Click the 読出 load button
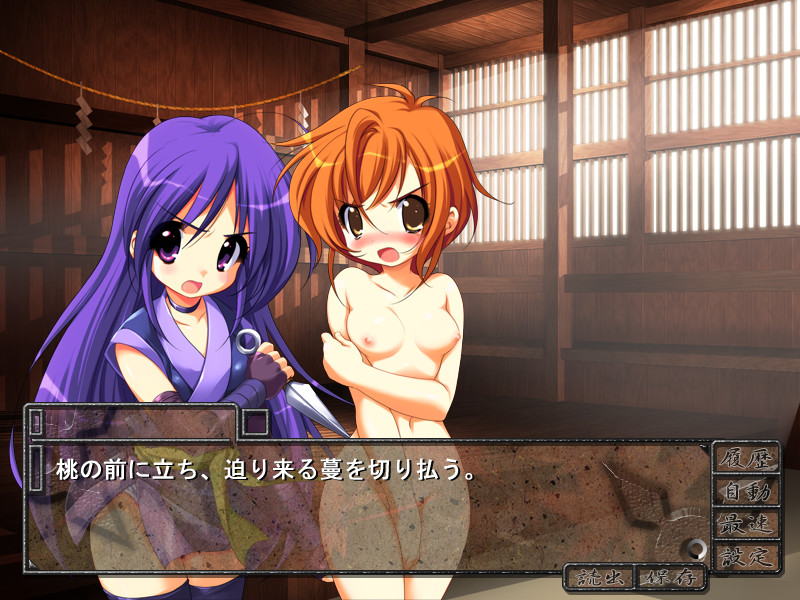Screen dimensions: 800x600 tap(601, 577)
